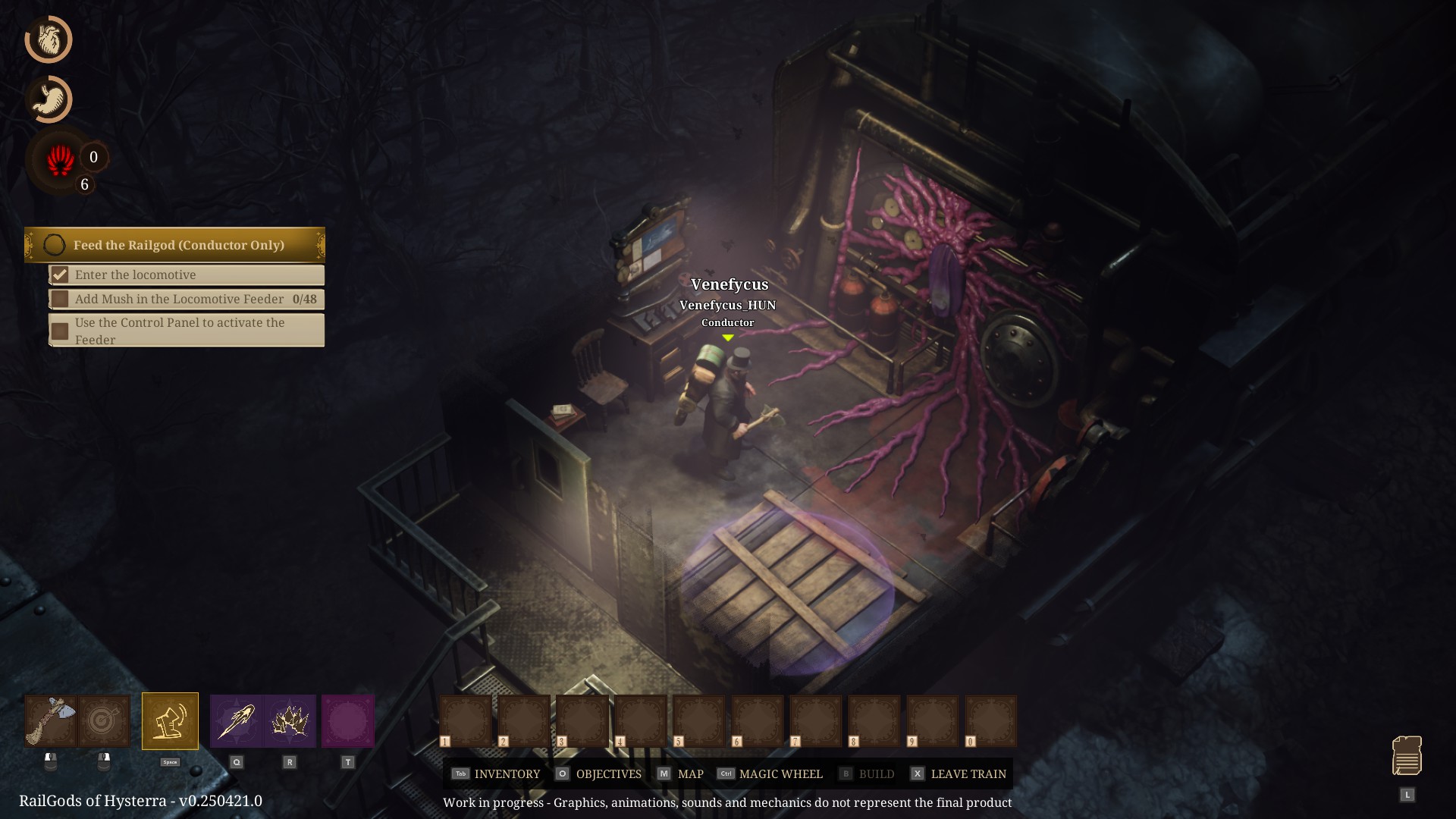Select the empty magenta spell slot
Screen dimensions: 1456x819
(x=348, y=721)
